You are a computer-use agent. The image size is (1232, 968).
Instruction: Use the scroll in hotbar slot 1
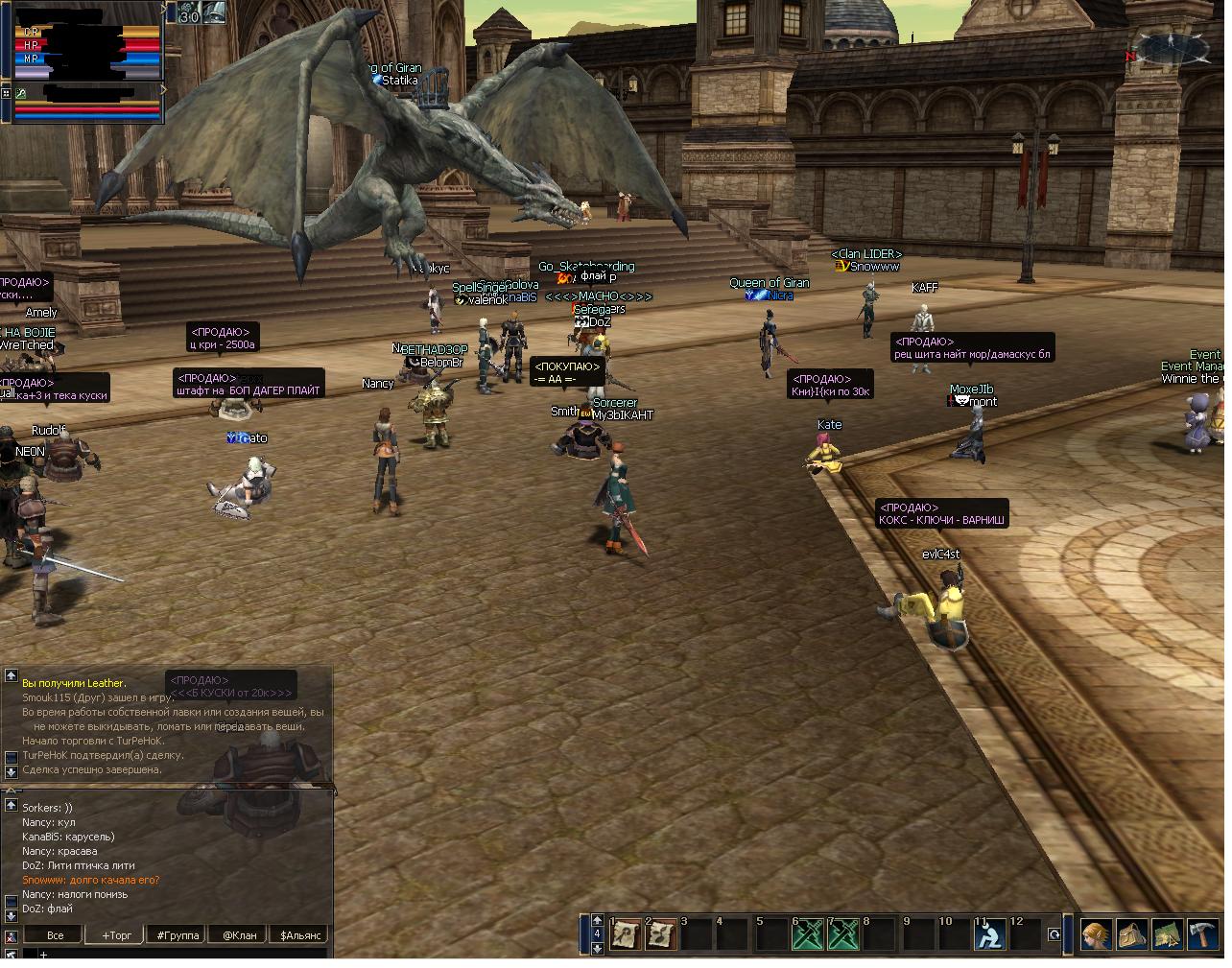click(x=627, y=934)
